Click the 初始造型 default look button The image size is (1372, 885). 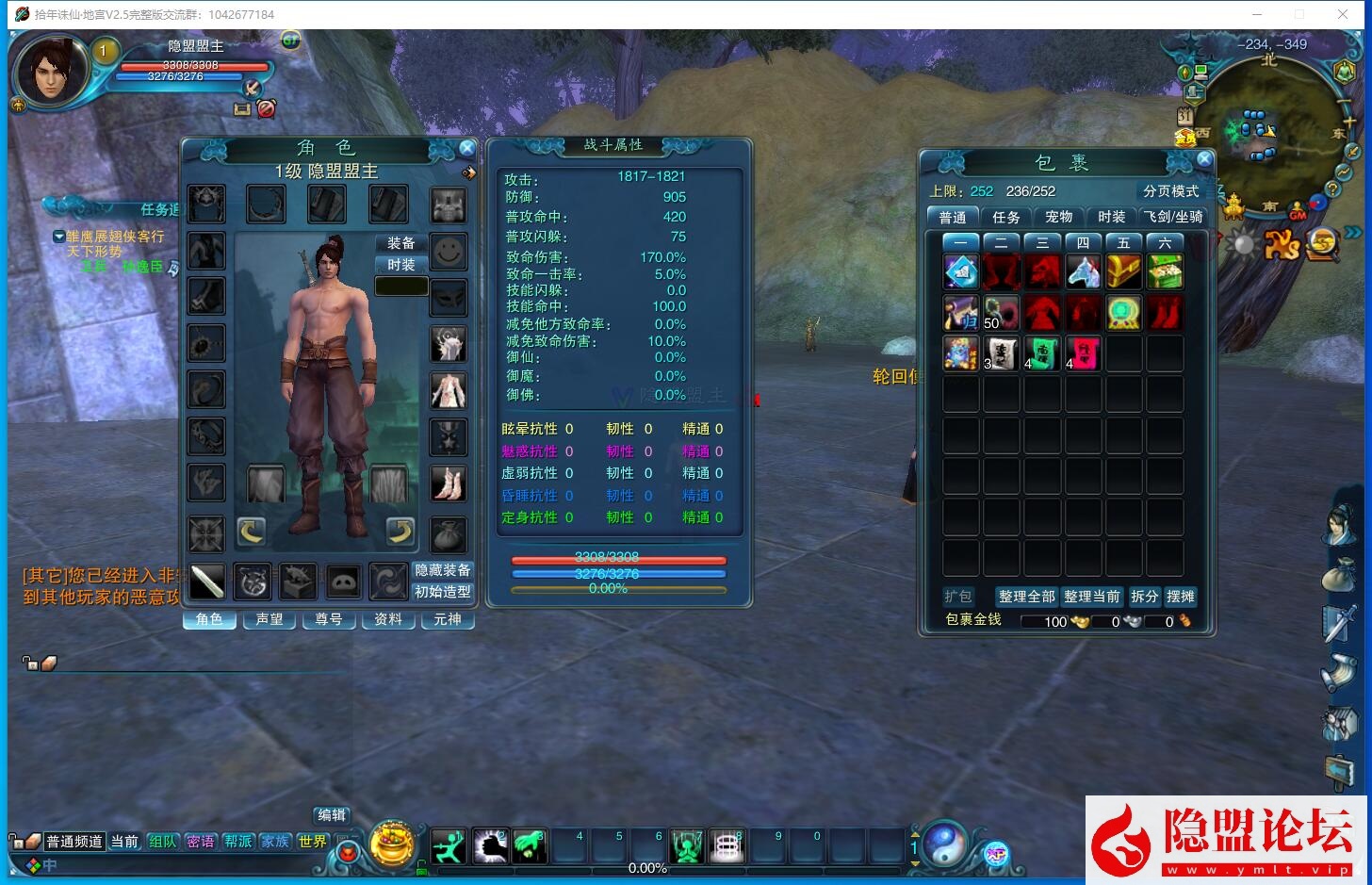point(443,592)
